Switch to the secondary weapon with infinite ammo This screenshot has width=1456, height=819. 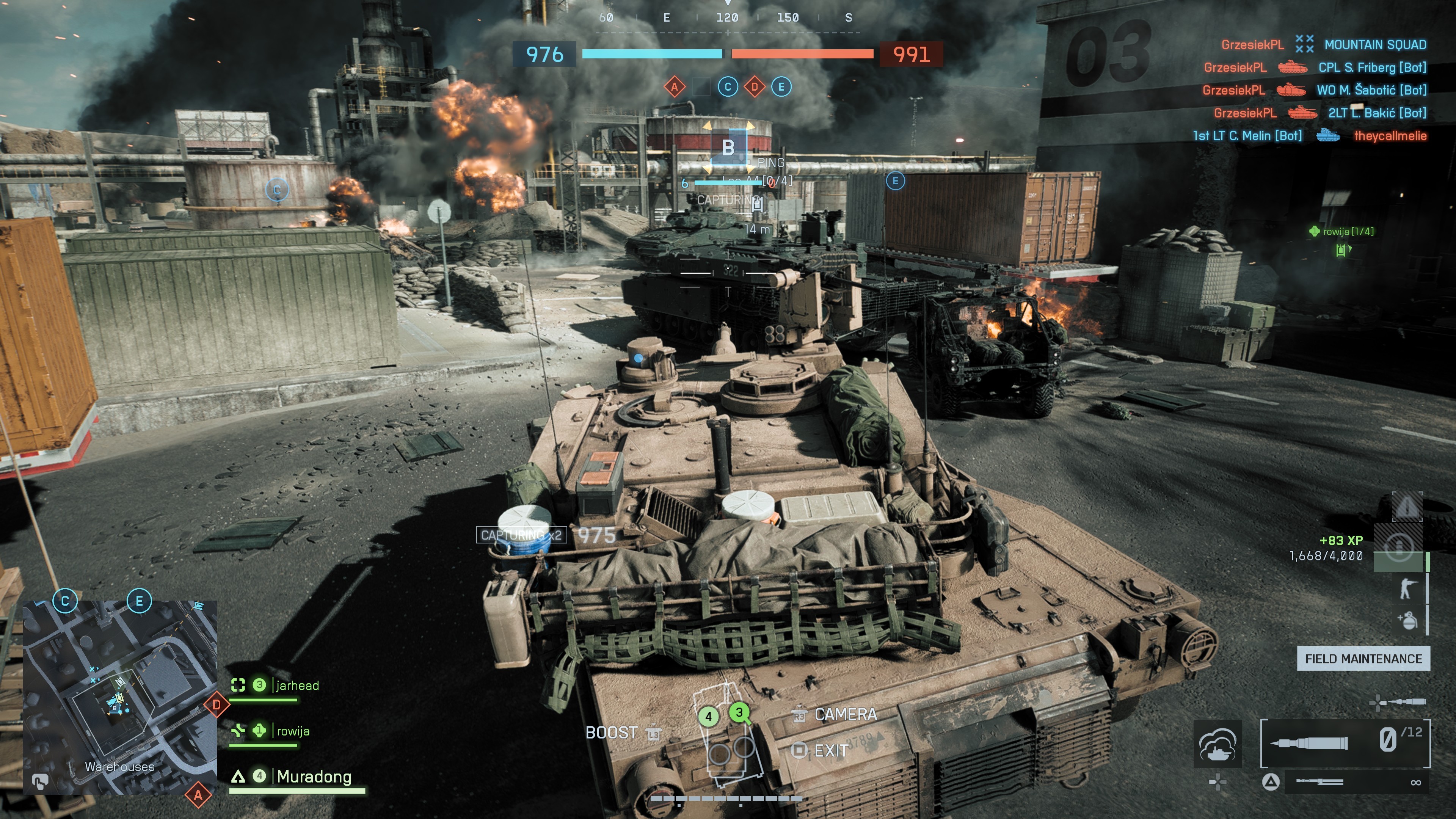point(1357,782)
